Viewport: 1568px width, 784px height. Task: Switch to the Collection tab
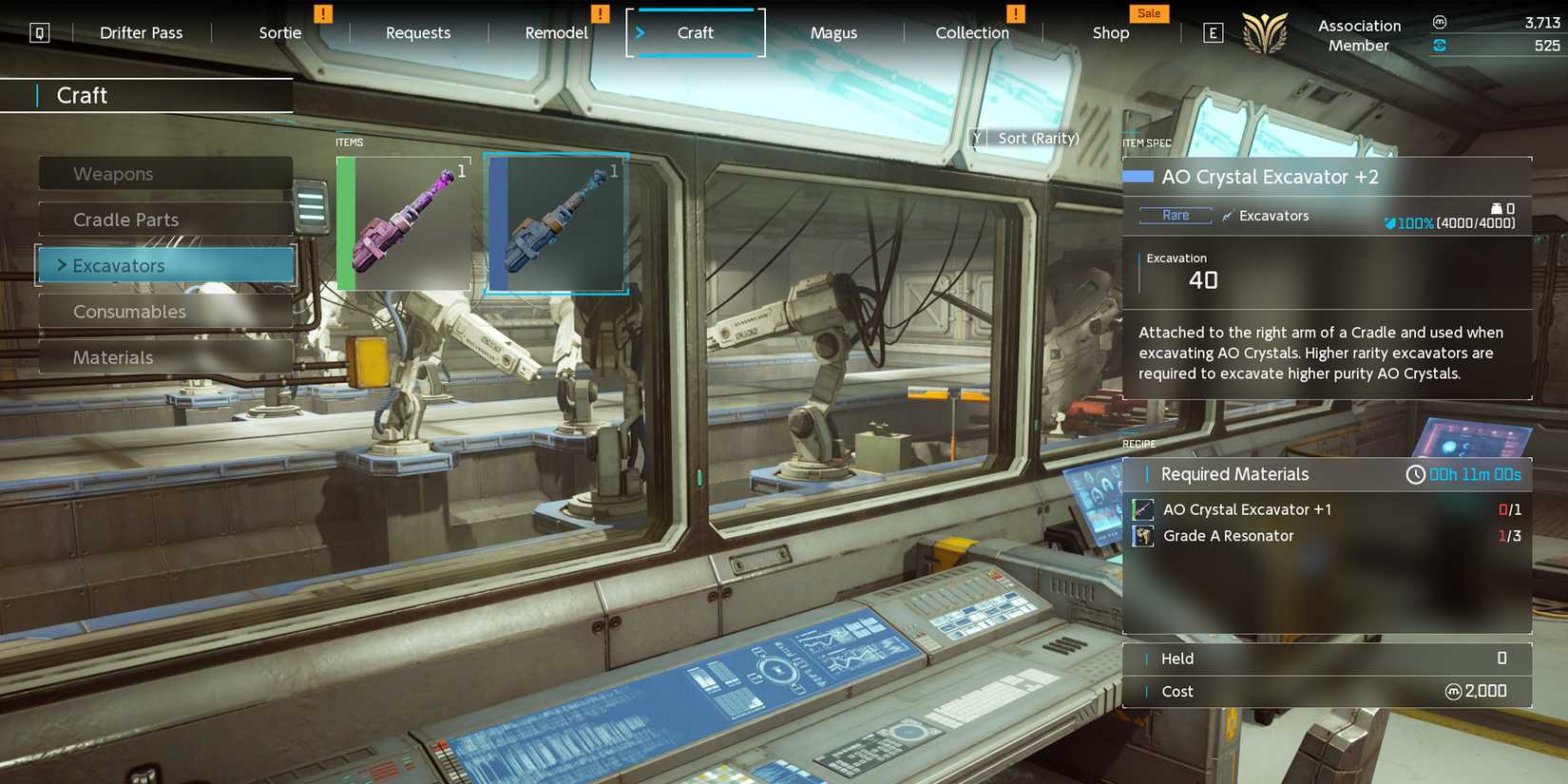971,32
